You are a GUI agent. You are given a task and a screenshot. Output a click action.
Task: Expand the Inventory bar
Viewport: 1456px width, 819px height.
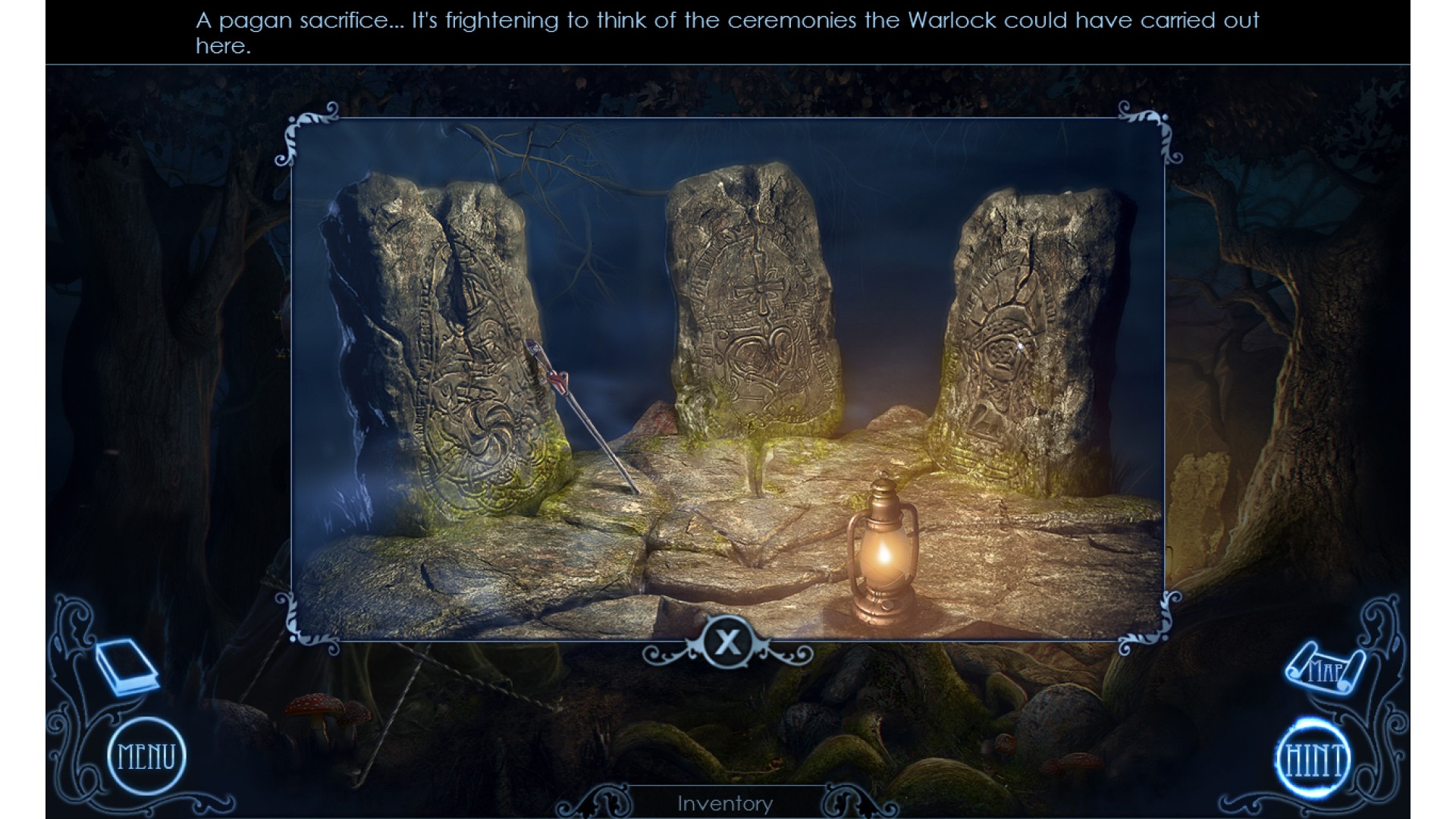tap(725, 803)
